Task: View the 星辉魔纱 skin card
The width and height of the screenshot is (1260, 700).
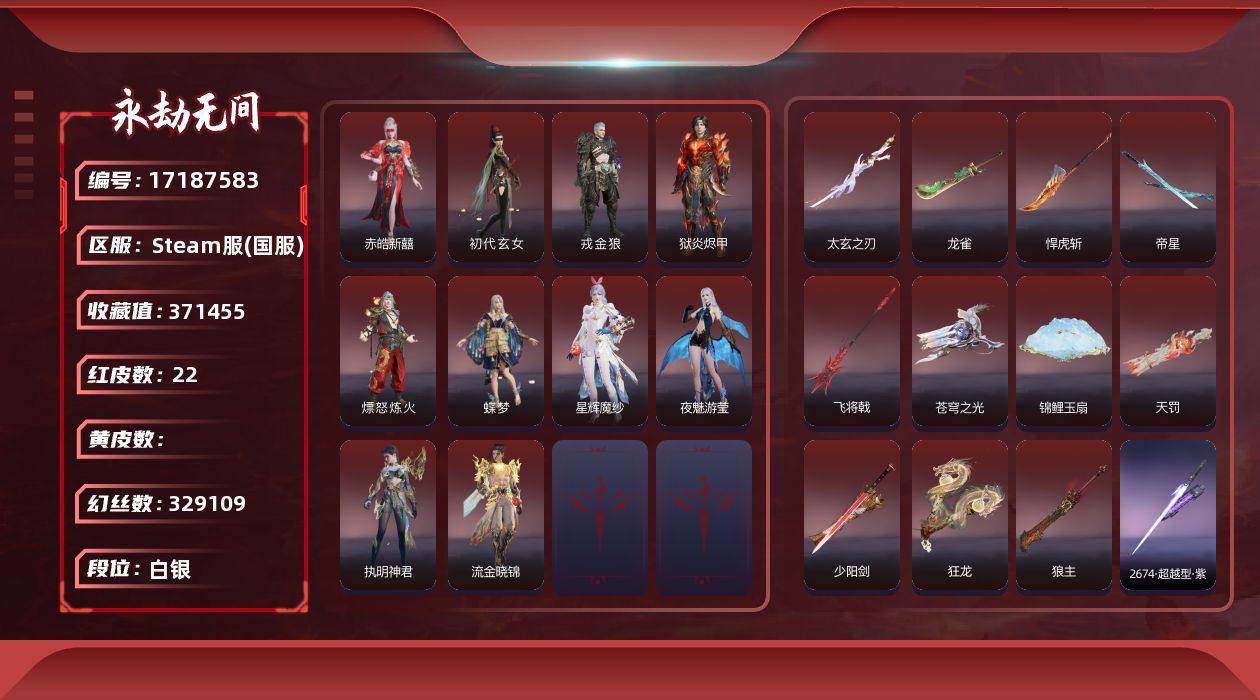Action: 600,351
